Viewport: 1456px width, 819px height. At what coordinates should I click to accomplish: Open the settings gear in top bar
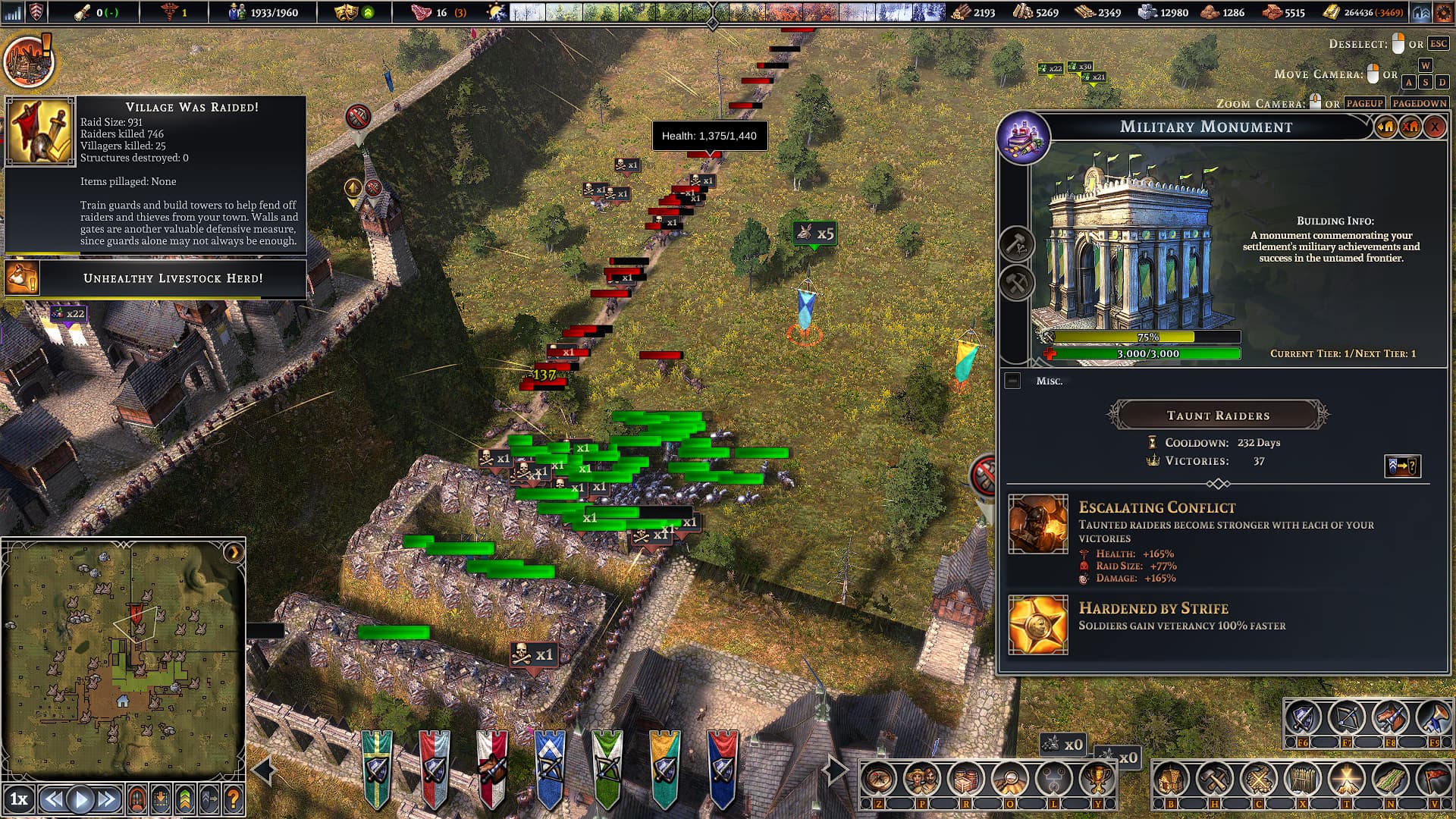pos(1444,12)
